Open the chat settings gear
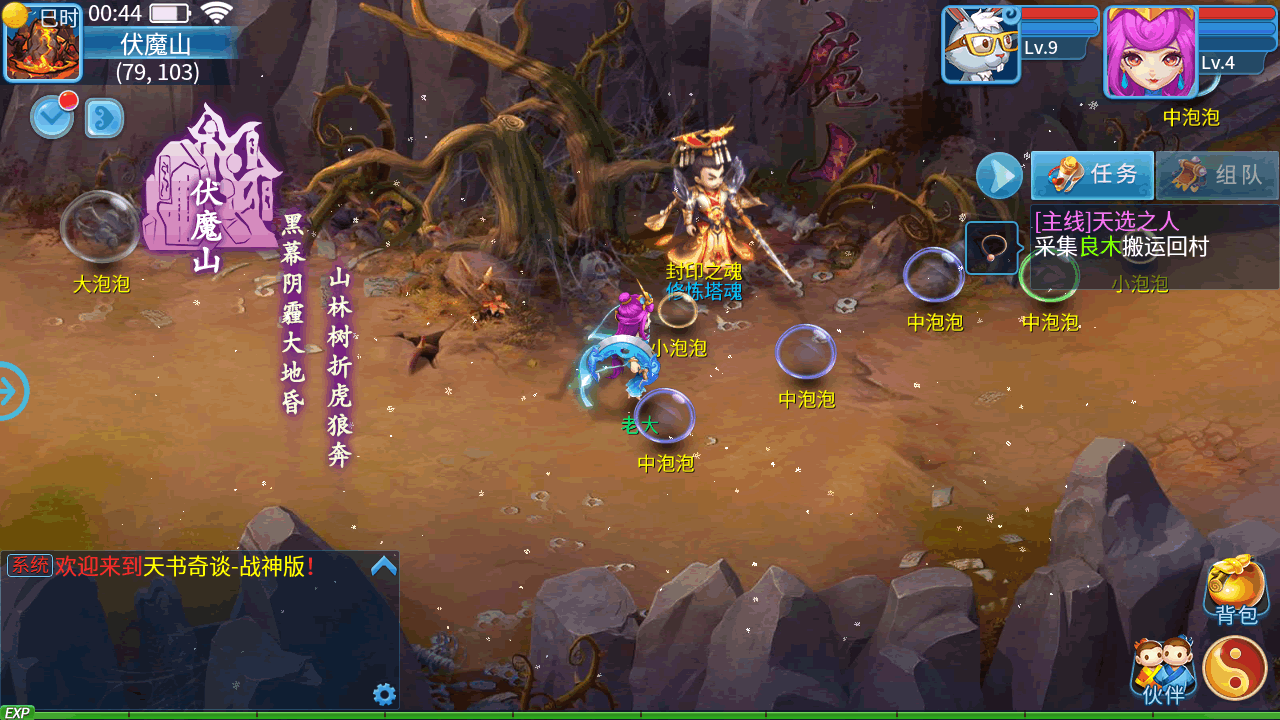1280x720 pixels. coord(384,694)
